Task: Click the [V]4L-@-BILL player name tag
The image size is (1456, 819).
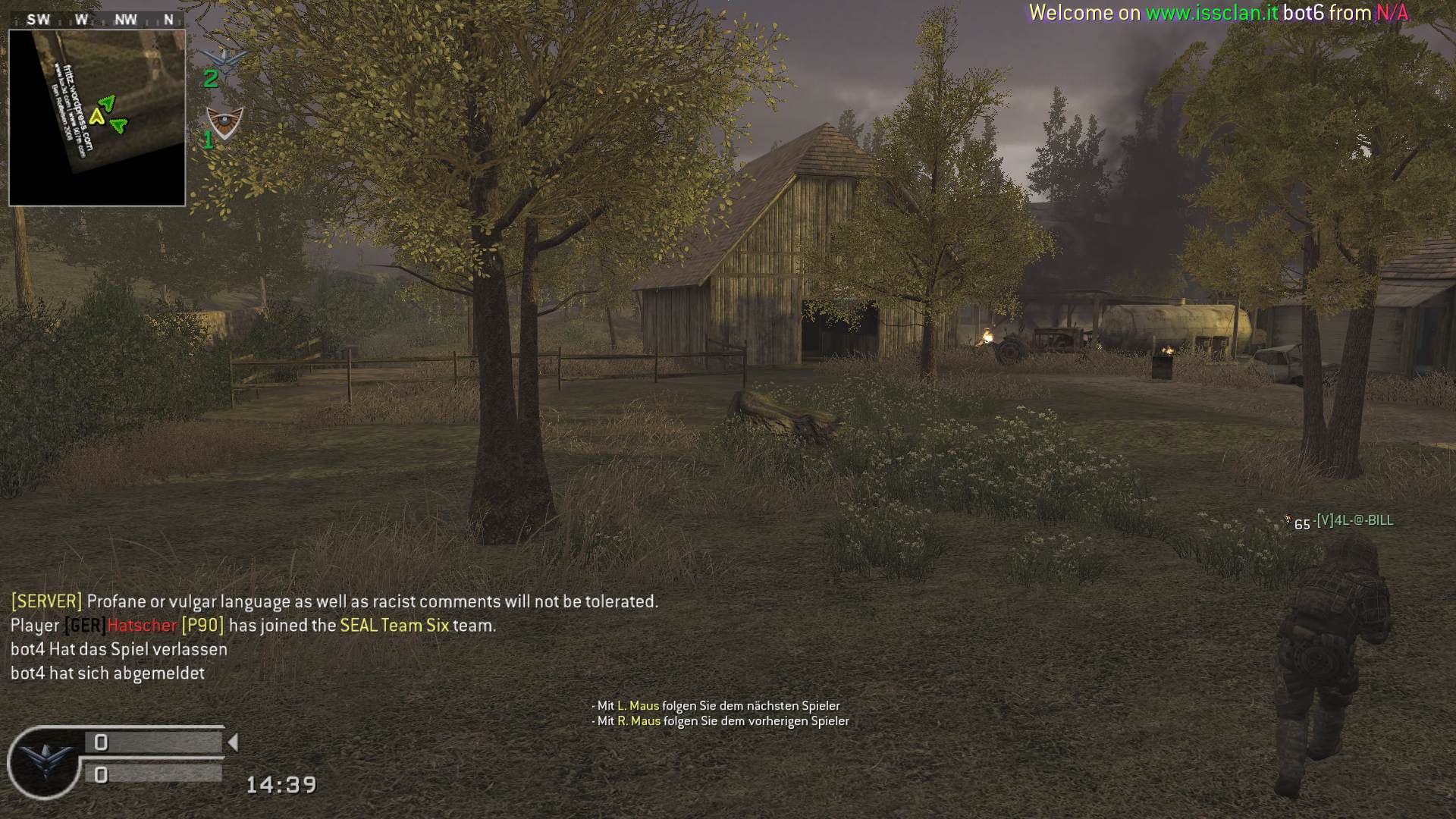Action: pyautogui.click(x=1354, y=520)
